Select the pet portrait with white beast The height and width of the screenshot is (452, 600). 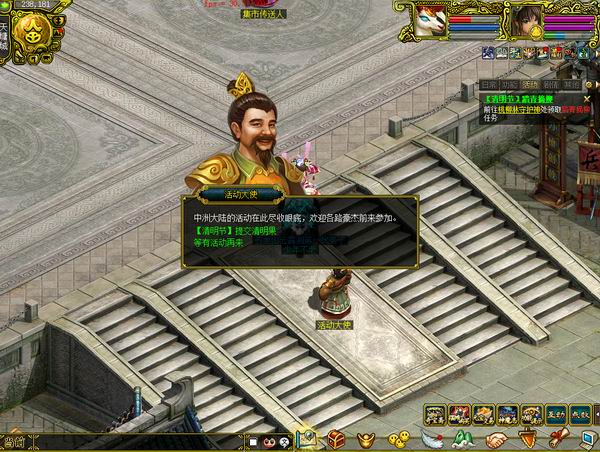(x=432, y=19)
